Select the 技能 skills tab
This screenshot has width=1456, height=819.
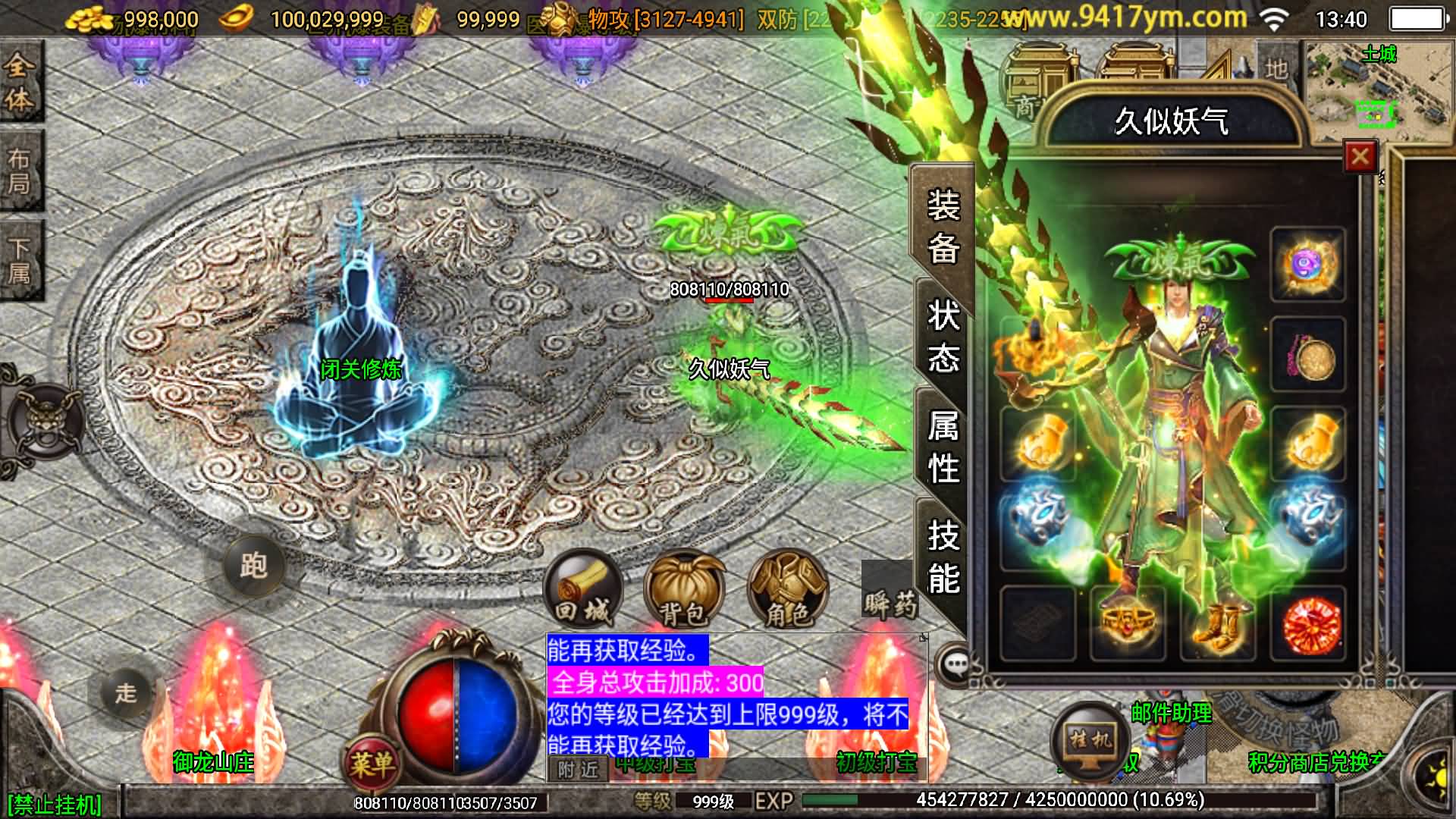[943, 557]
